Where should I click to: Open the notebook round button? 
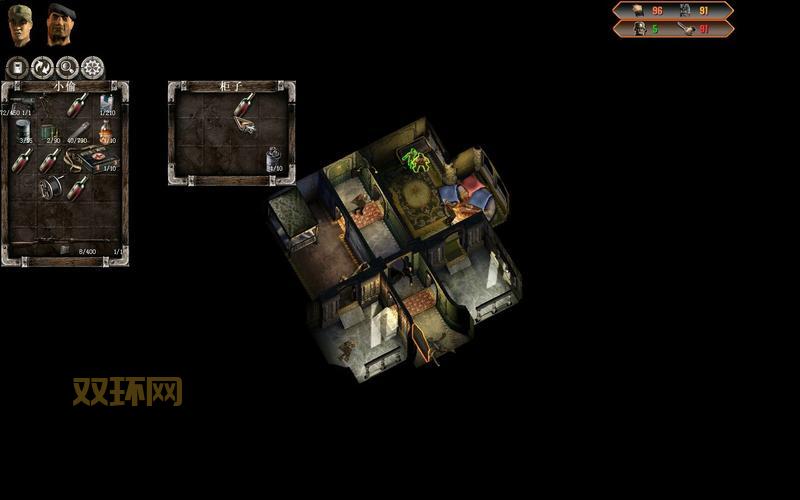pos(17,68)
